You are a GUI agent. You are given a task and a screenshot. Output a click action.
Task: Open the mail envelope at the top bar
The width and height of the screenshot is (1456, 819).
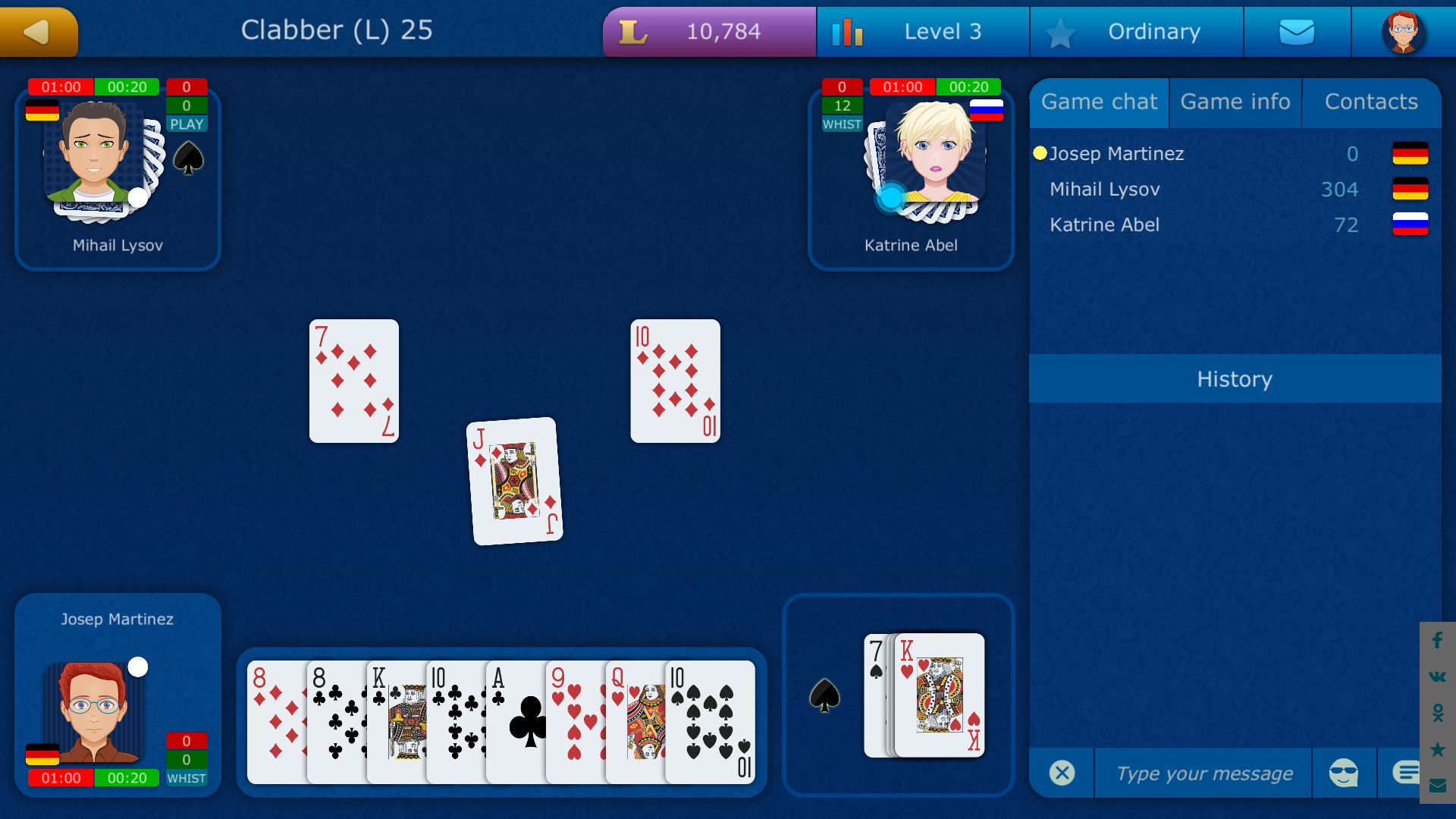(1297, 31)
